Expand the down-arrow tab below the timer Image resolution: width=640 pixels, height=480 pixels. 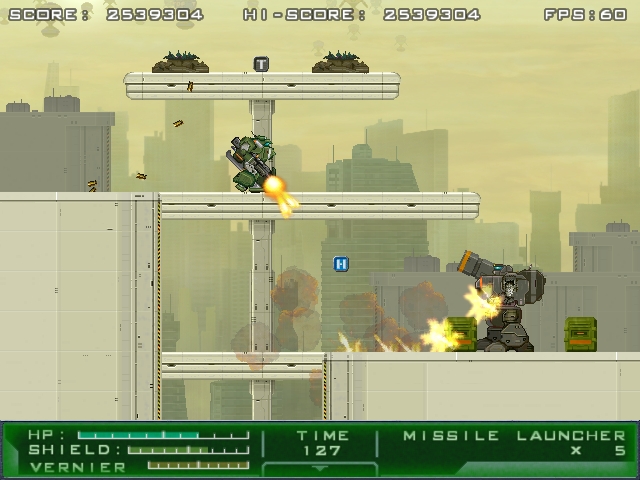click(x=320, y=468)
